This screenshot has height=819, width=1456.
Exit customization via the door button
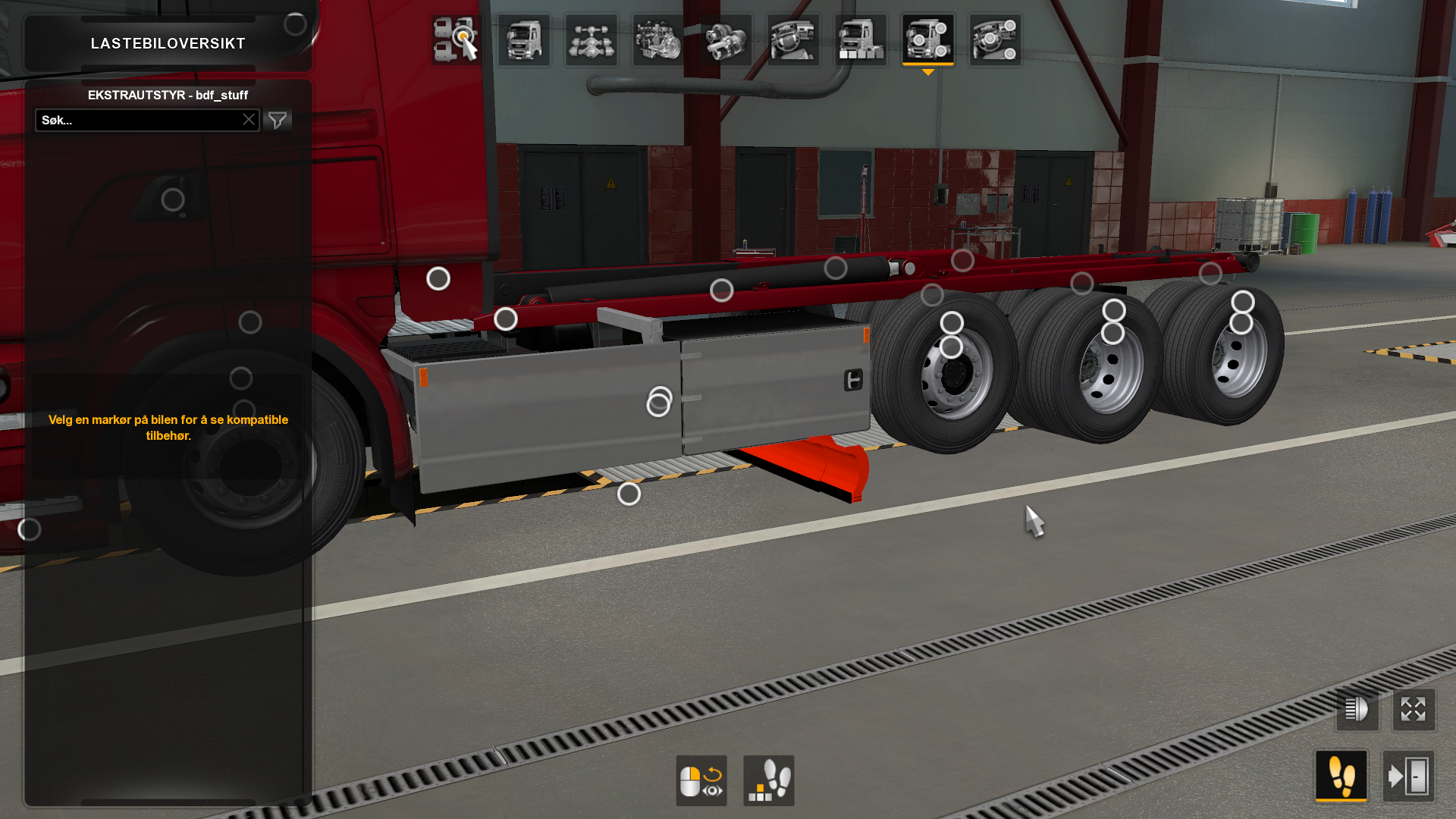1412,775
